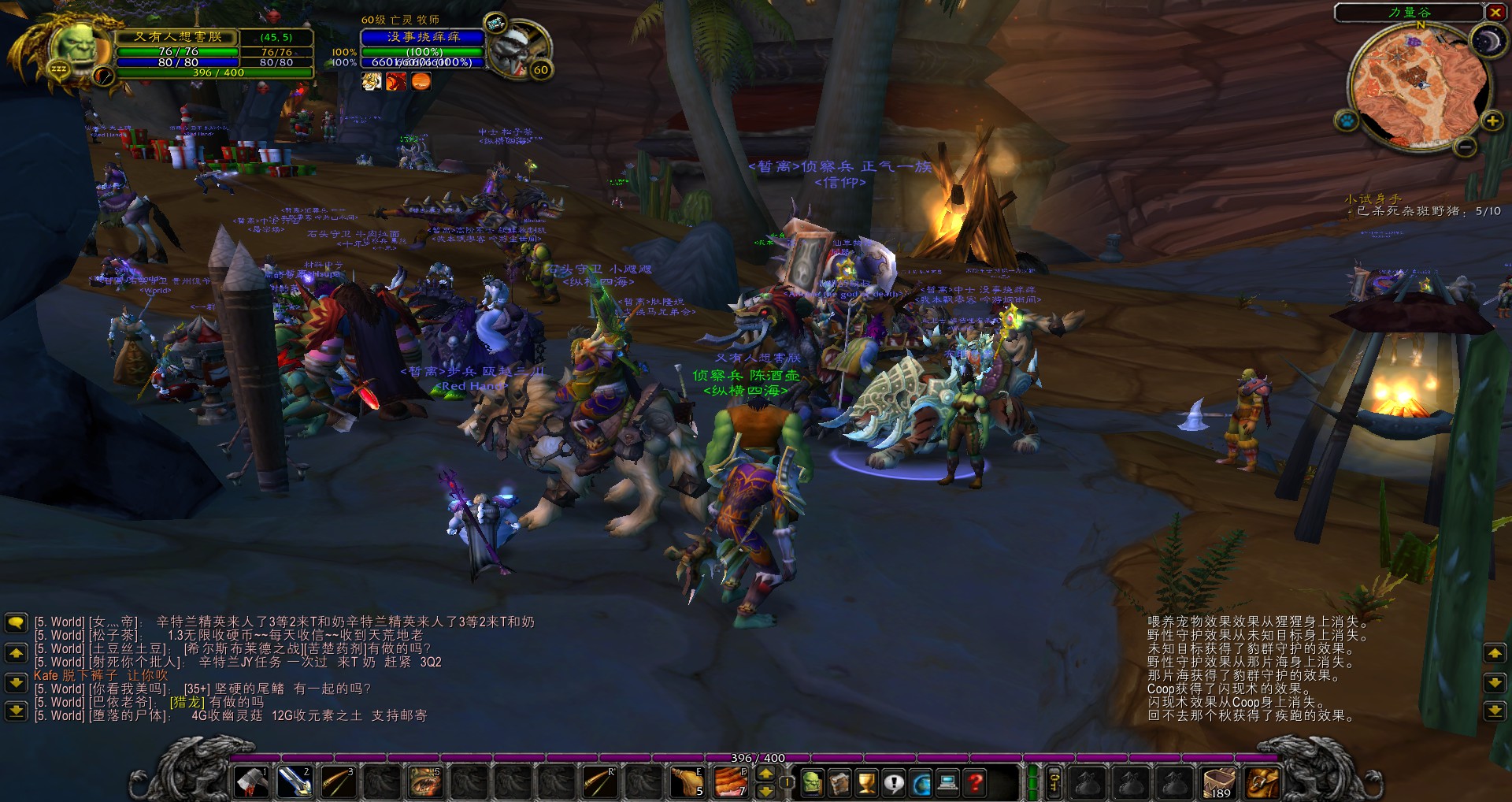Toggle the chat menu speech bubble icon
Viewport: 1512px width, 802px height.
tap(17, 622)
